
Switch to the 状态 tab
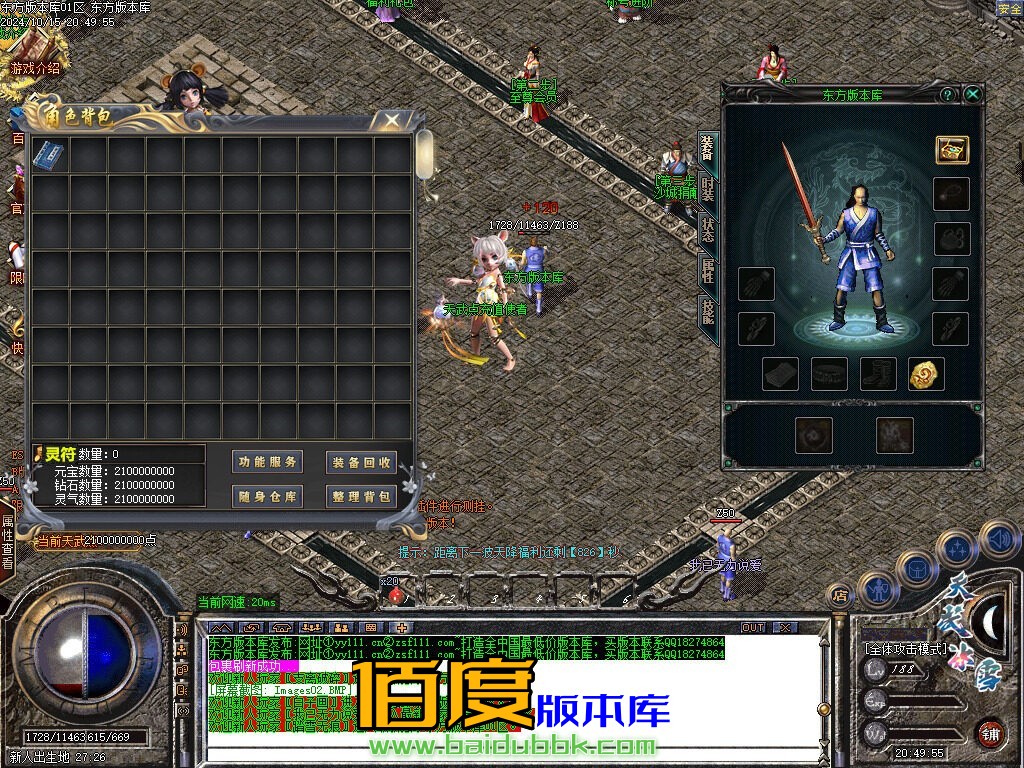click(708, 230)
